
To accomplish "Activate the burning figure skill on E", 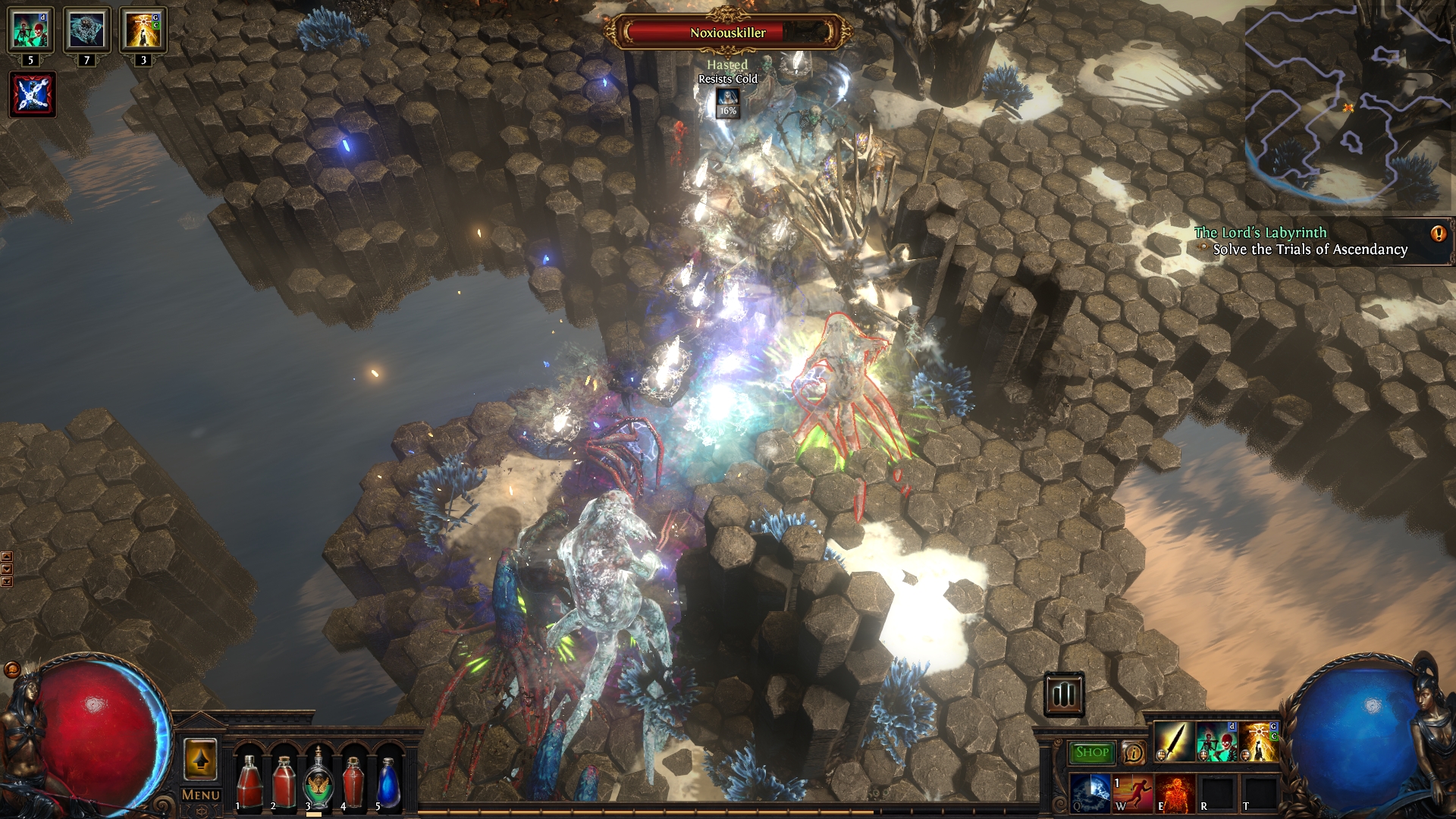I will [1175, 792].
